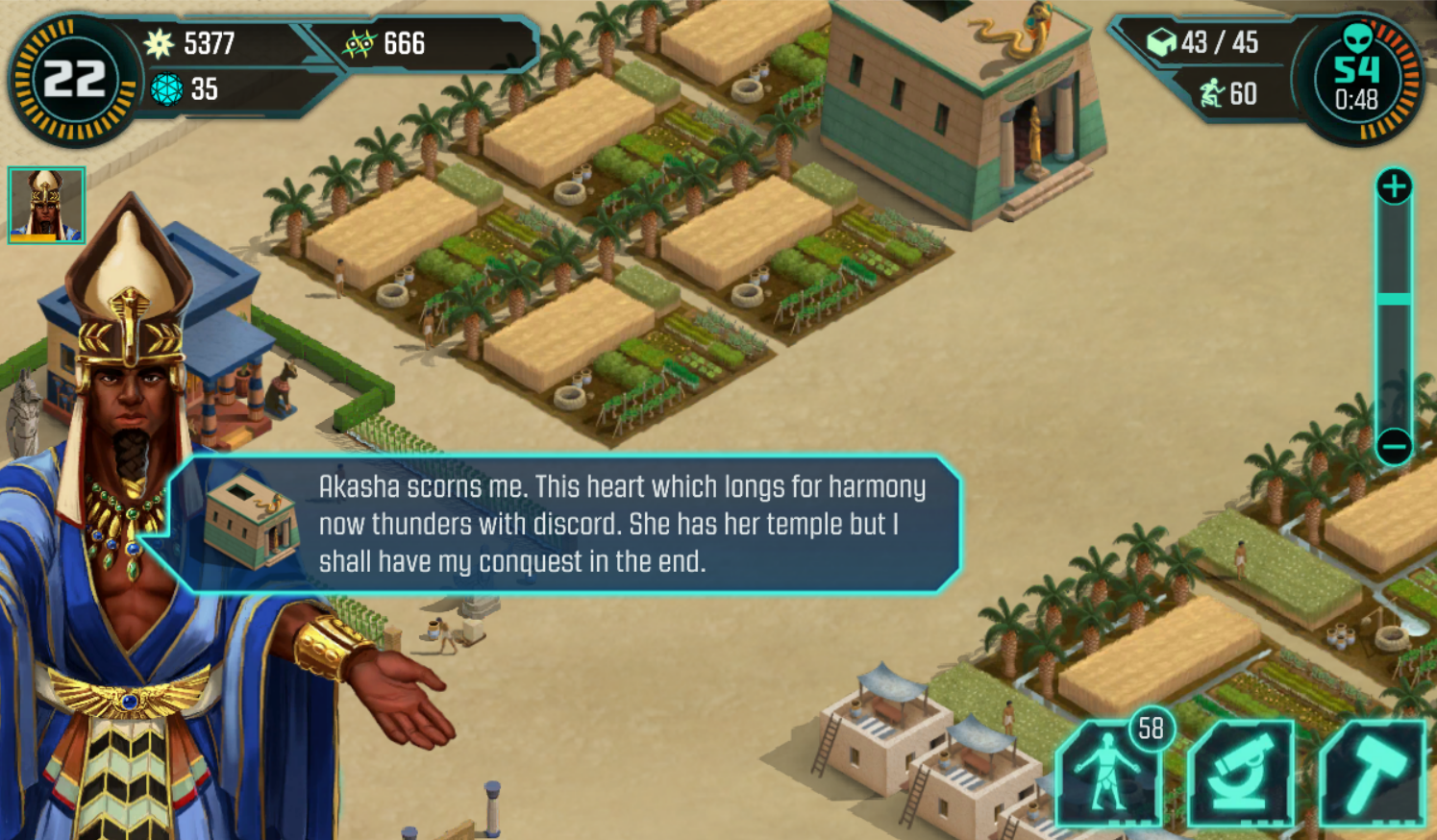
Task: Click the zoom slider track
Action: (1394, 317)
